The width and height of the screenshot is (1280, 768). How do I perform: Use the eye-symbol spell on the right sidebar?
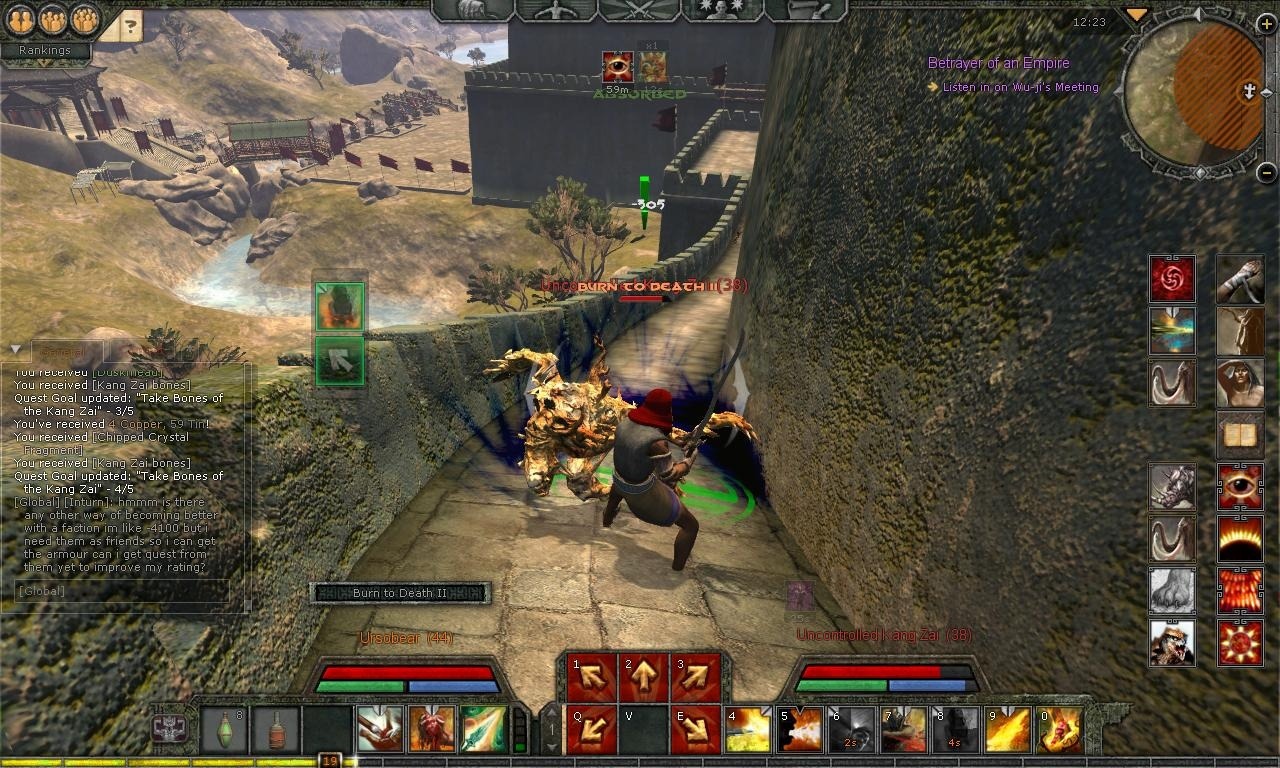point(1239,484)
